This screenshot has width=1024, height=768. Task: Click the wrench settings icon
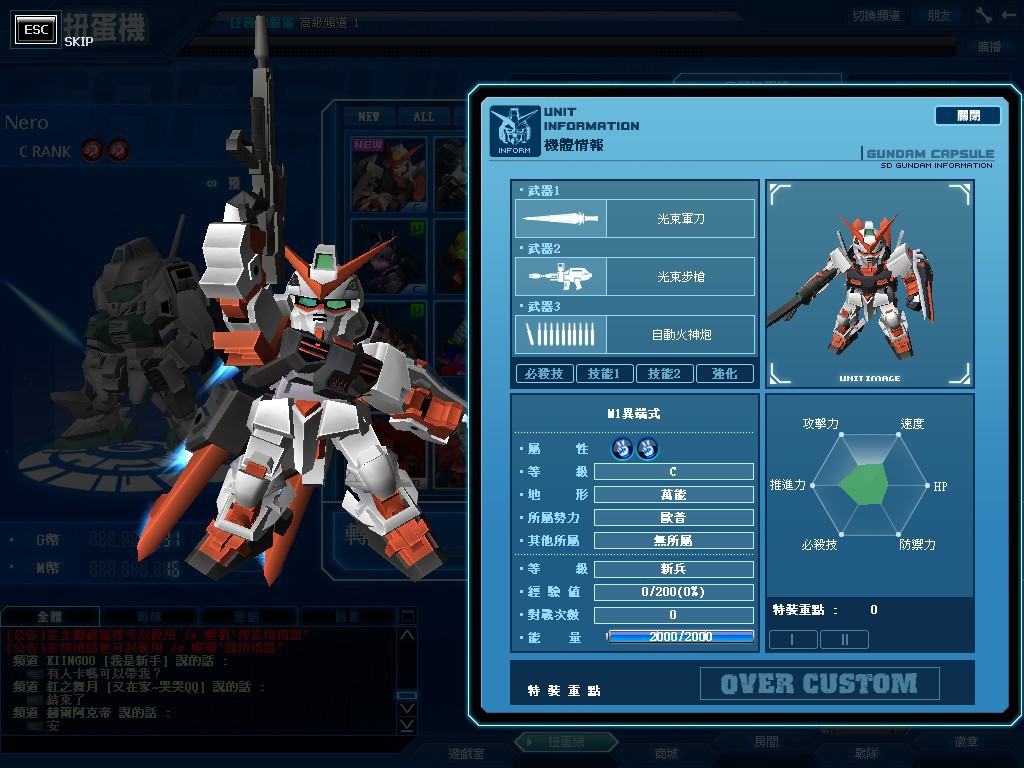pos(984,15)
